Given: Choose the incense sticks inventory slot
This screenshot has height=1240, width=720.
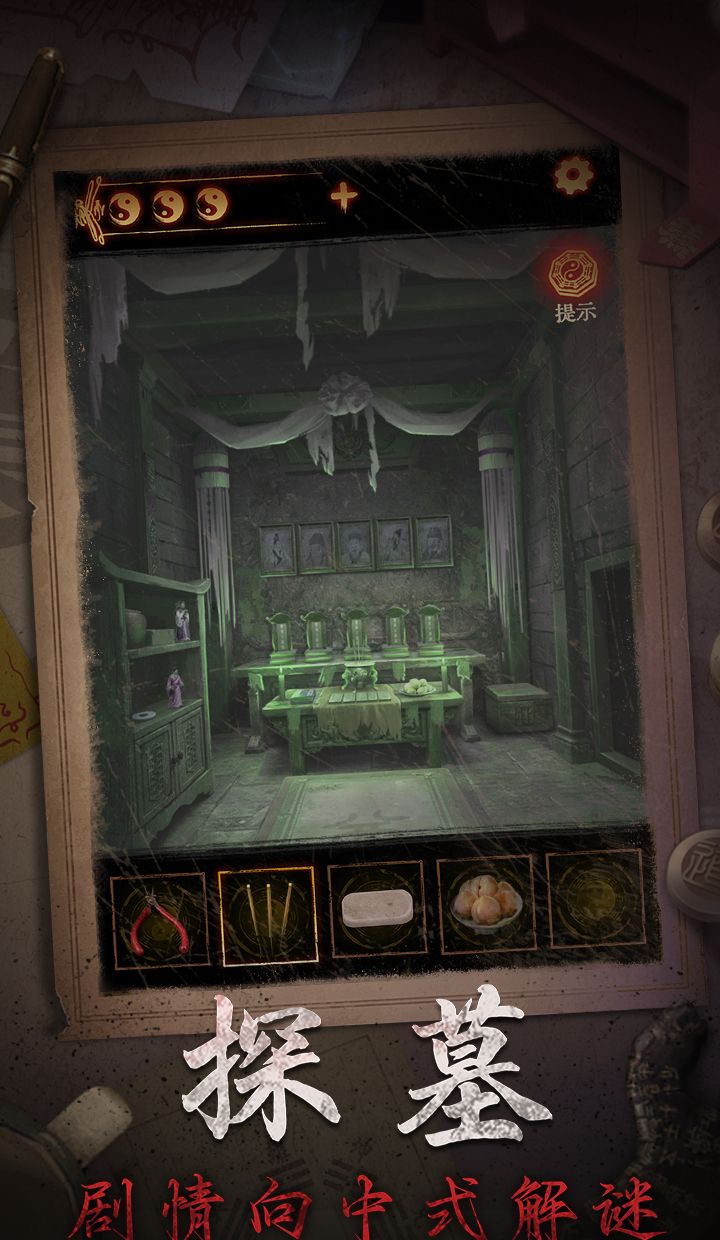Looking at the screenshot, I should click(267, 915).
